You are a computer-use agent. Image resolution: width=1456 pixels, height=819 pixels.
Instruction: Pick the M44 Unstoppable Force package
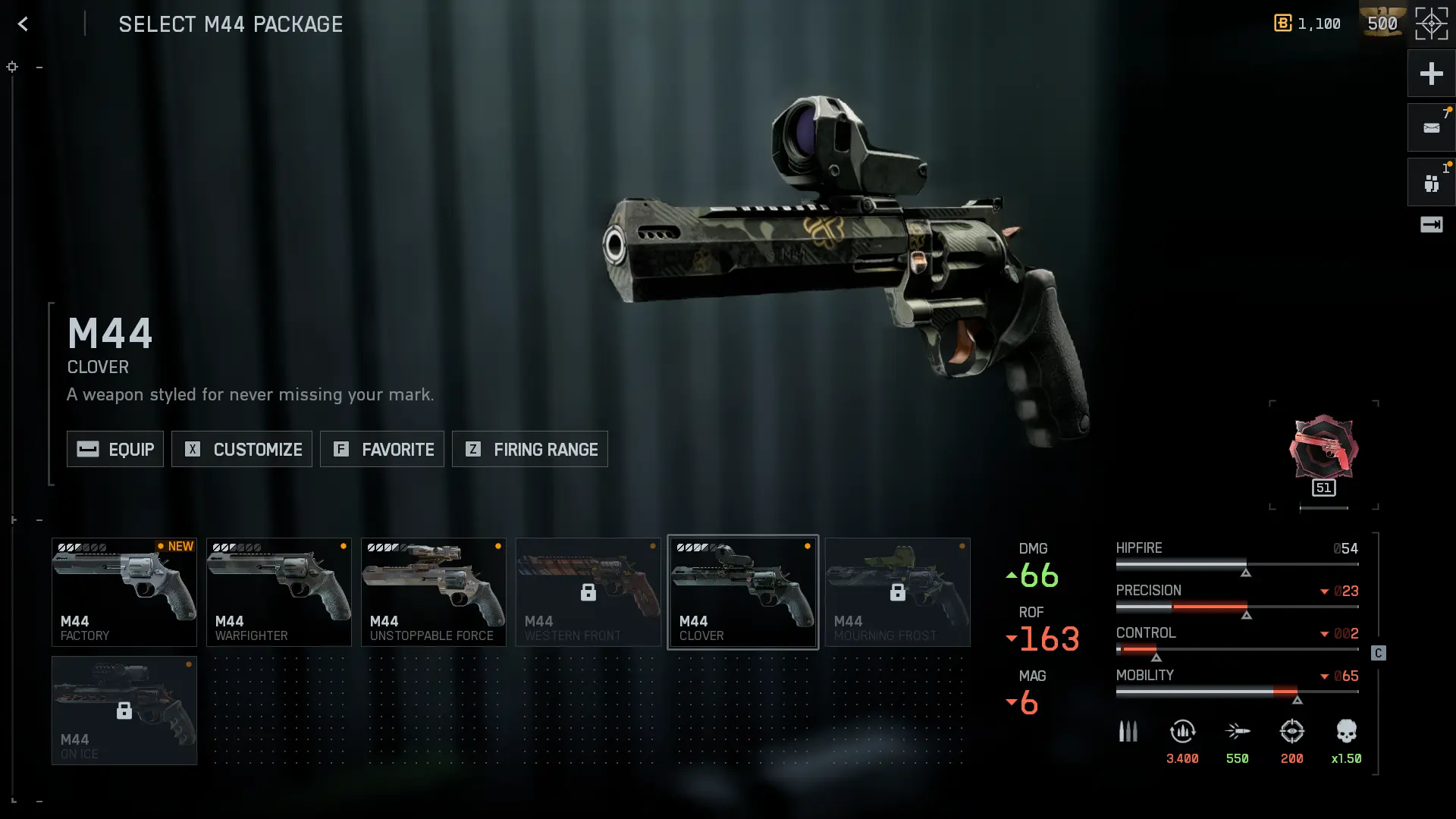(x=434, y=592)
